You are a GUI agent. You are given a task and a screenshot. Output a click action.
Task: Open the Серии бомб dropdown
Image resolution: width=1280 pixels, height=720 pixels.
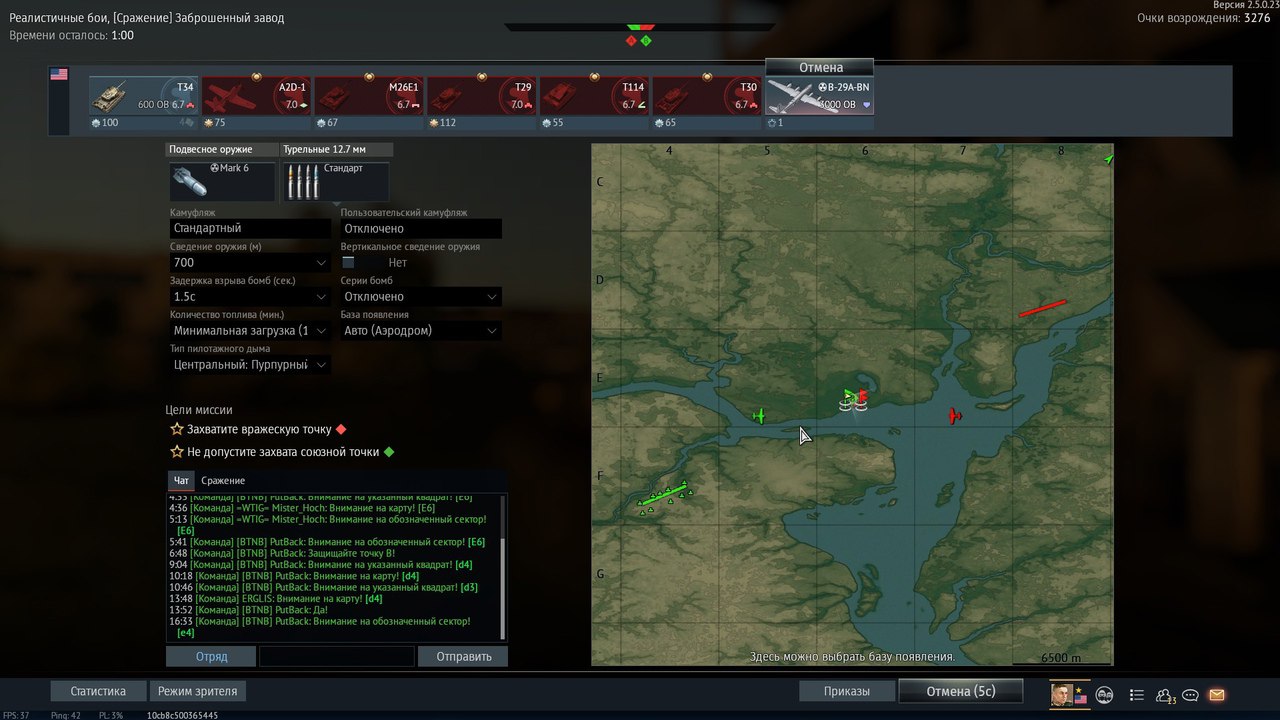pyautogui.click(x=420, y=296)
